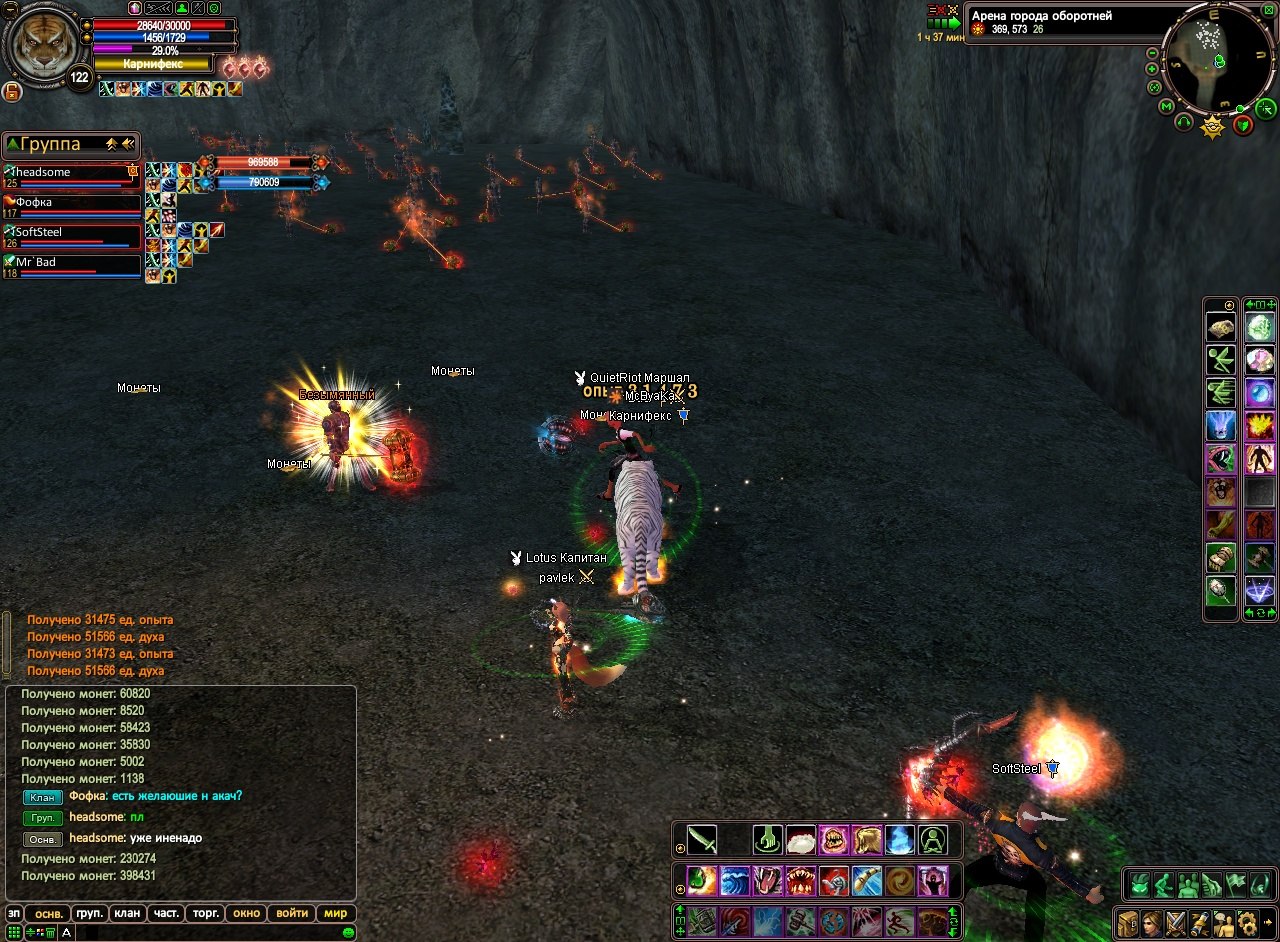Screen dimensions: 1280x942
Task: Open the 'клан' chat tab
Action: coord(127,913)
